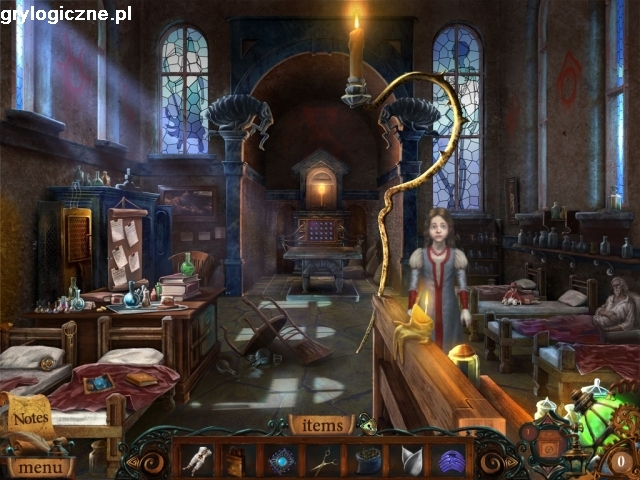
Task: Select the brown pouch inventory item
Action: pyautogui.click(x=236, y=461)
